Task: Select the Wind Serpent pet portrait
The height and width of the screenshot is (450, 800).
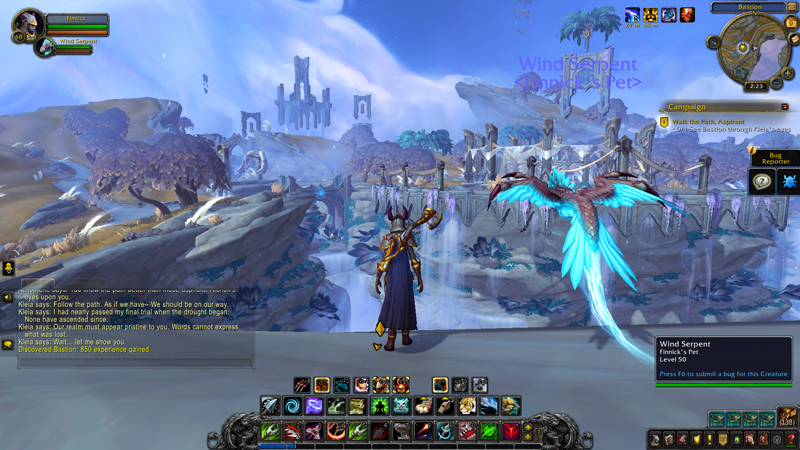Action: [x=45, y=47]
